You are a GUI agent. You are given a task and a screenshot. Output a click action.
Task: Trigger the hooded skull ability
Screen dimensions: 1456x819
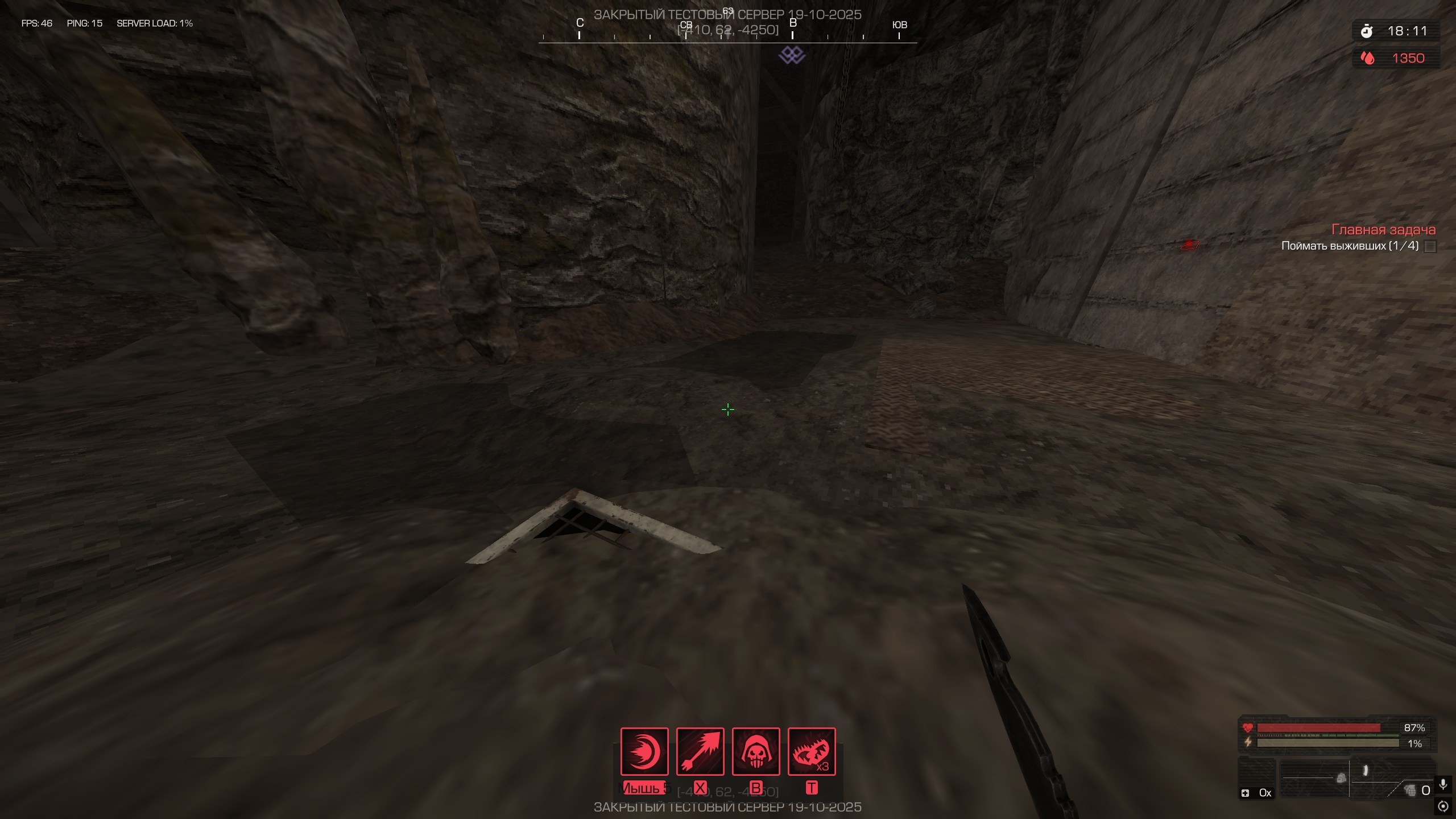[x=755, y=751]
